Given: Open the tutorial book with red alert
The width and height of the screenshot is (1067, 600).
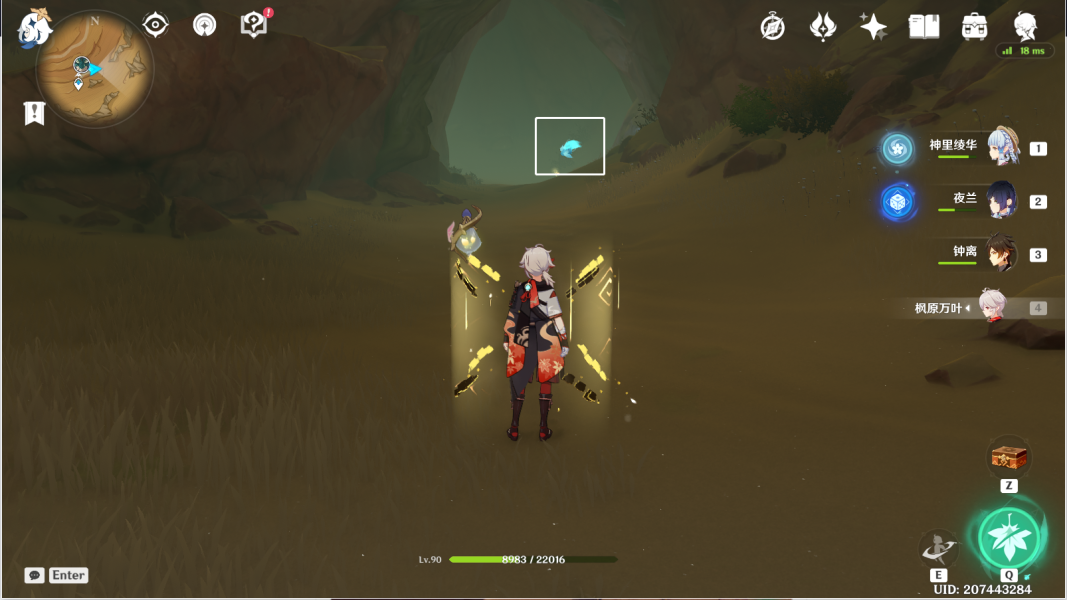Looking at the screenshot, I should pos(255,25).
